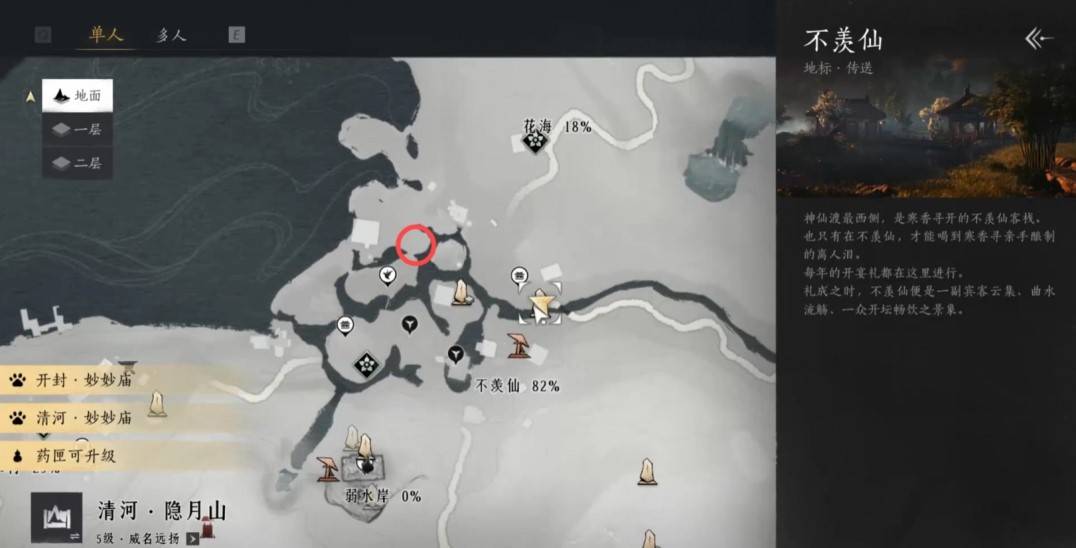1076x548 pixels.
Task: Switch to the 单人 tab
Action: tap(105, 35)
